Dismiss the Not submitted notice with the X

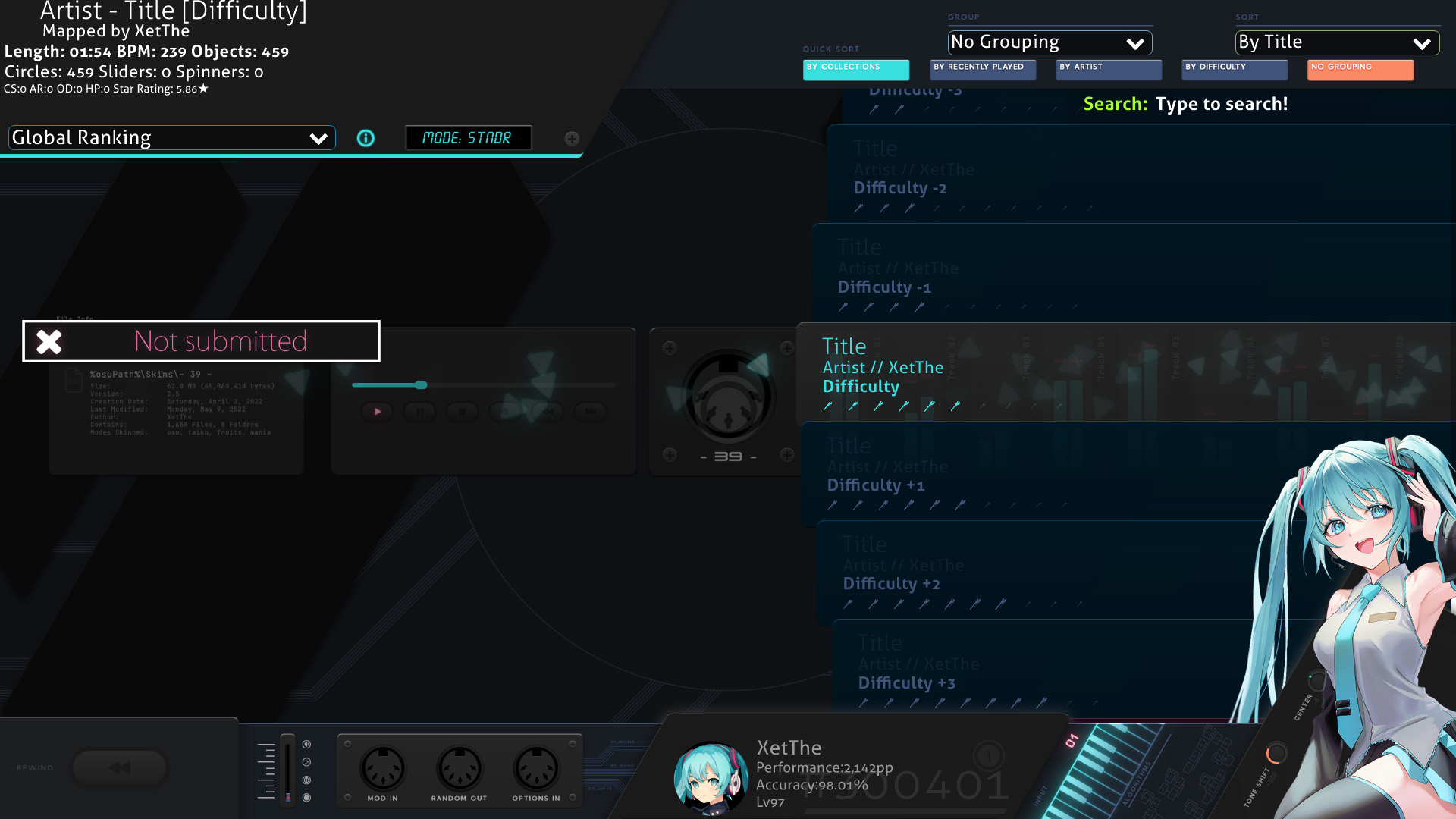click(x=49, y=341)
